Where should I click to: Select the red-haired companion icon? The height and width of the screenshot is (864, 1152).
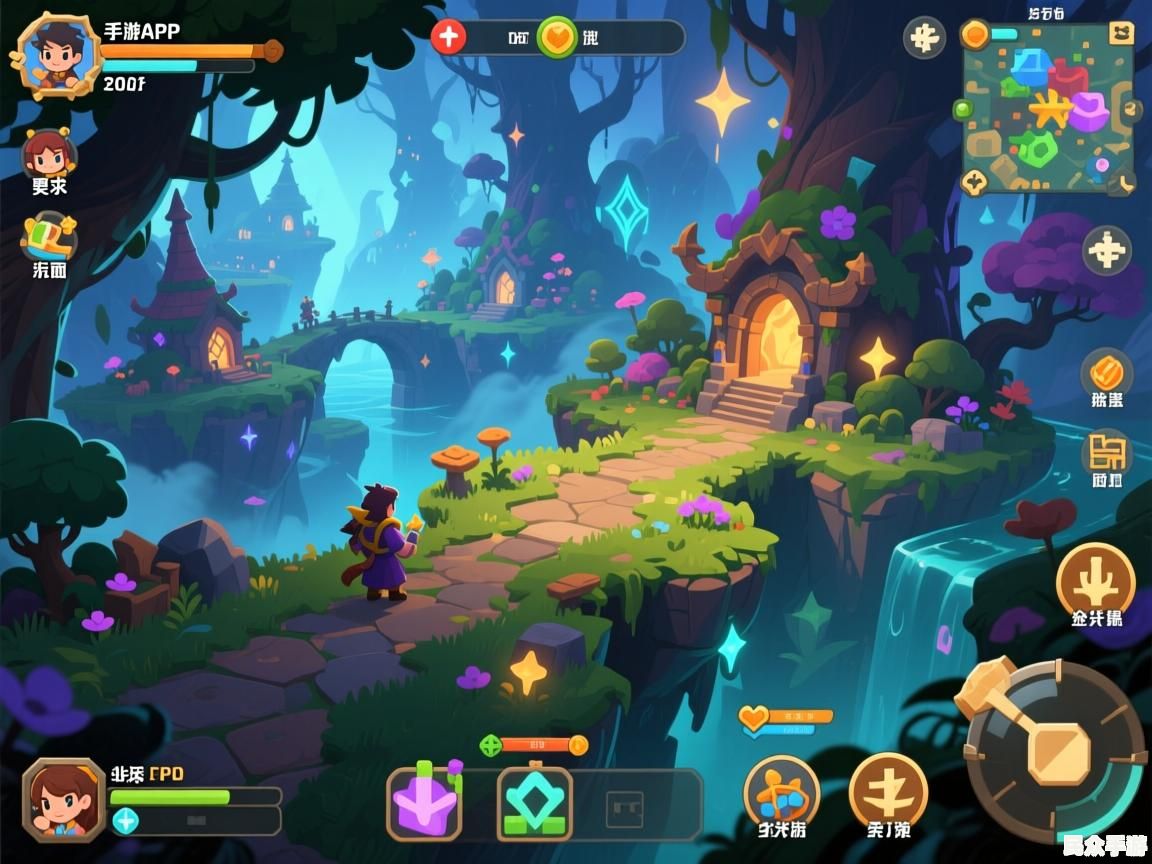point(48,153)
